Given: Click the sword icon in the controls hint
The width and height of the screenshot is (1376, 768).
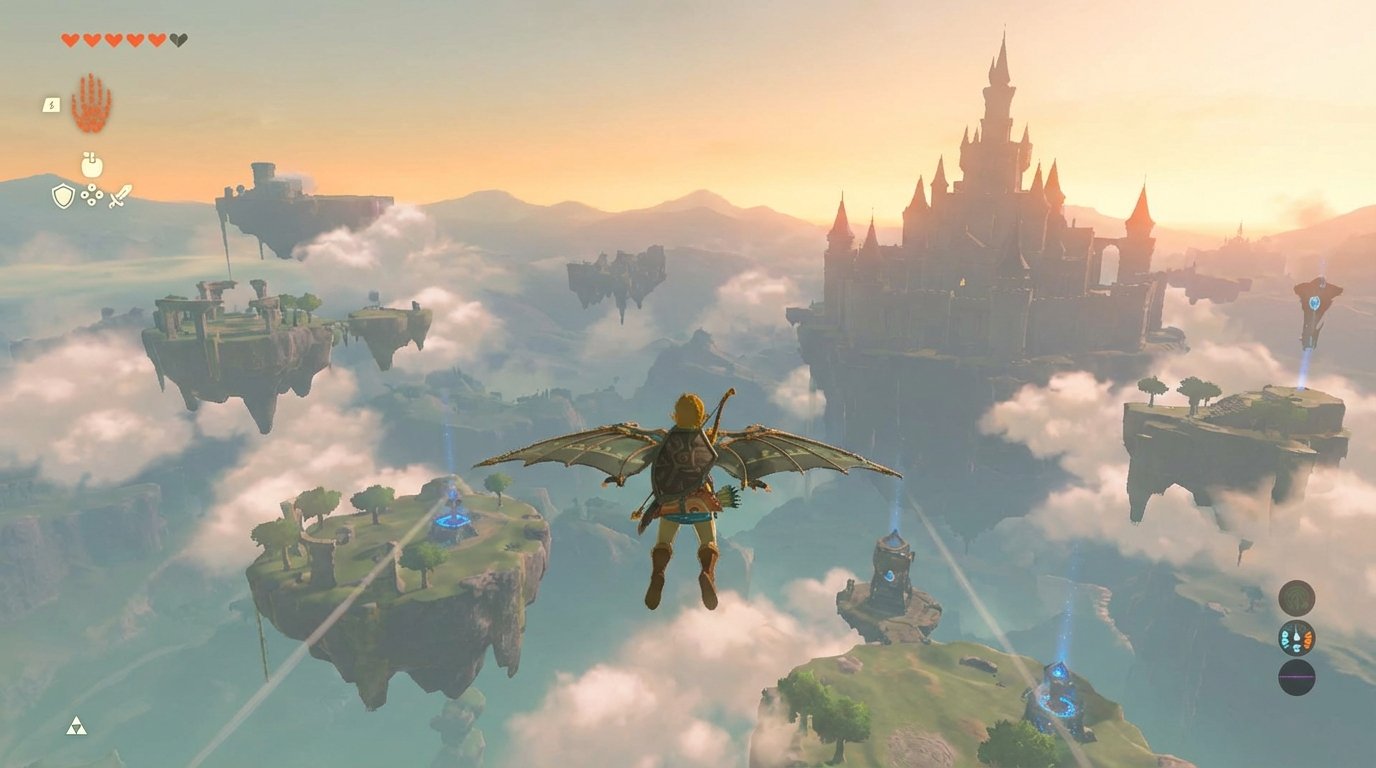Looking at the screenshot, I should click(x=118, y=197).
